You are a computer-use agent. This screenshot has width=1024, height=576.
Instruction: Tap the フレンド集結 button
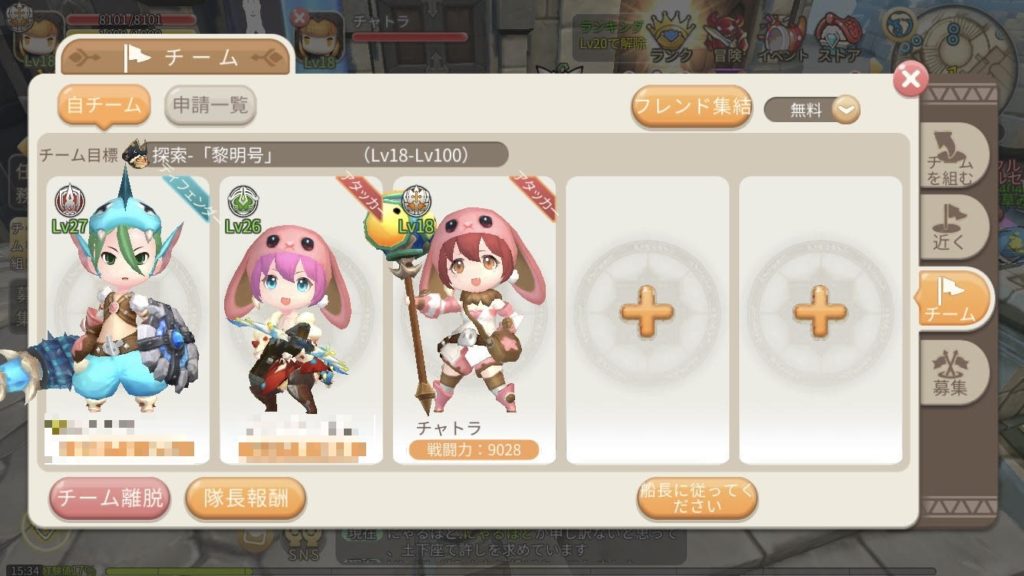[692, 107]
